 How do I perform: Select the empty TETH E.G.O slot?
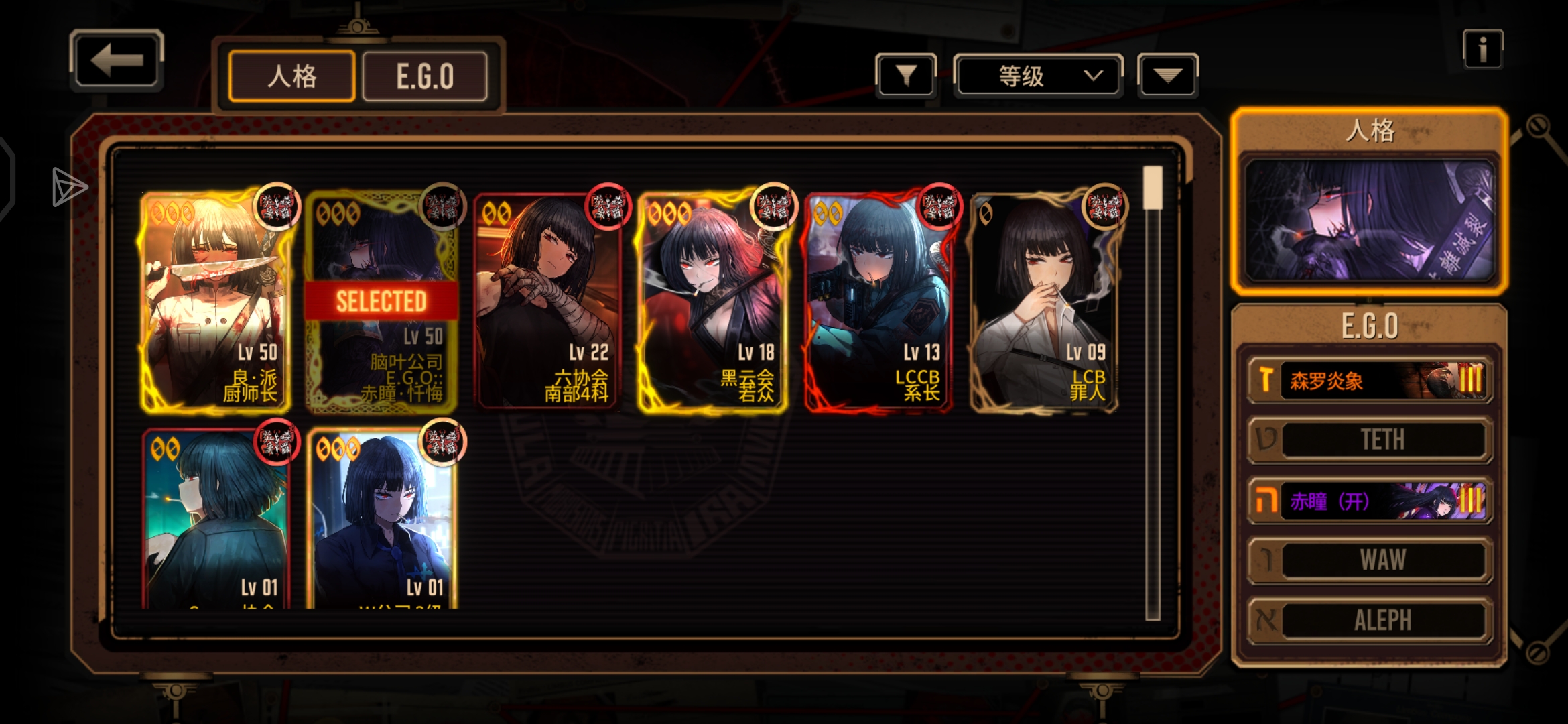[x=1370, y=440]
